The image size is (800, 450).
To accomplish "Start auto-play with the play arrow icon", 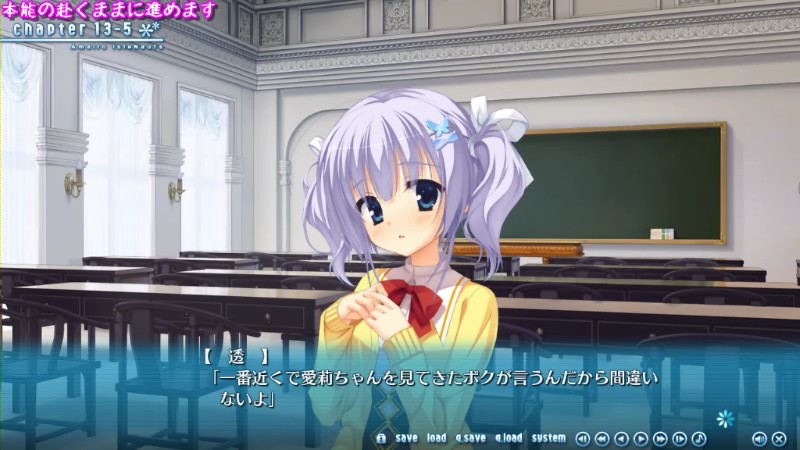I will pyautogui.click(x=641, y=438).
